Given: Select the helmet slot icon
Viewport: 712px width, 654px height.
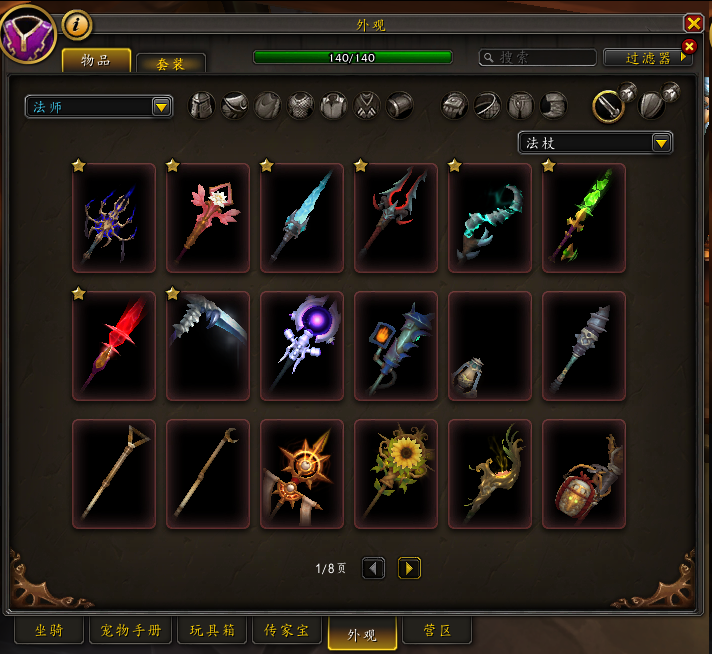Looking at the screenshot, I should click(x=203, y=105).
